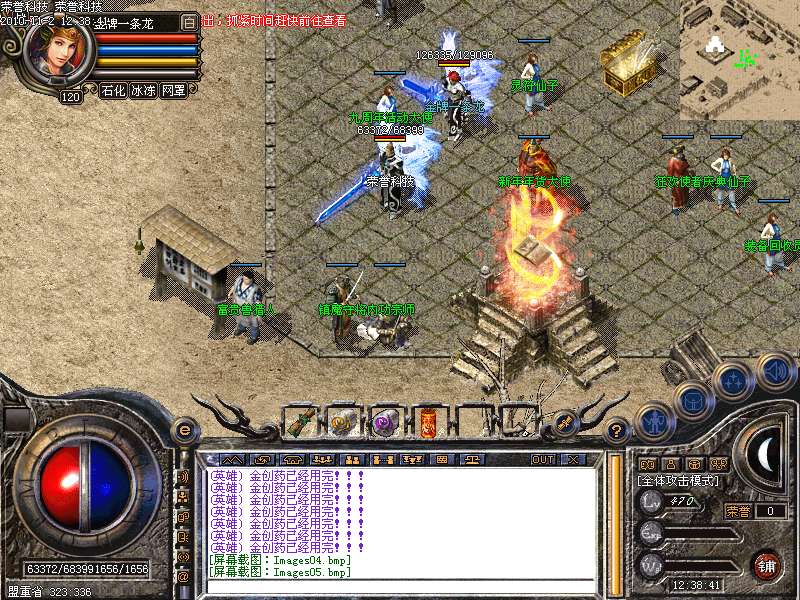Click the OUT button above chat

tap(542, 459)
